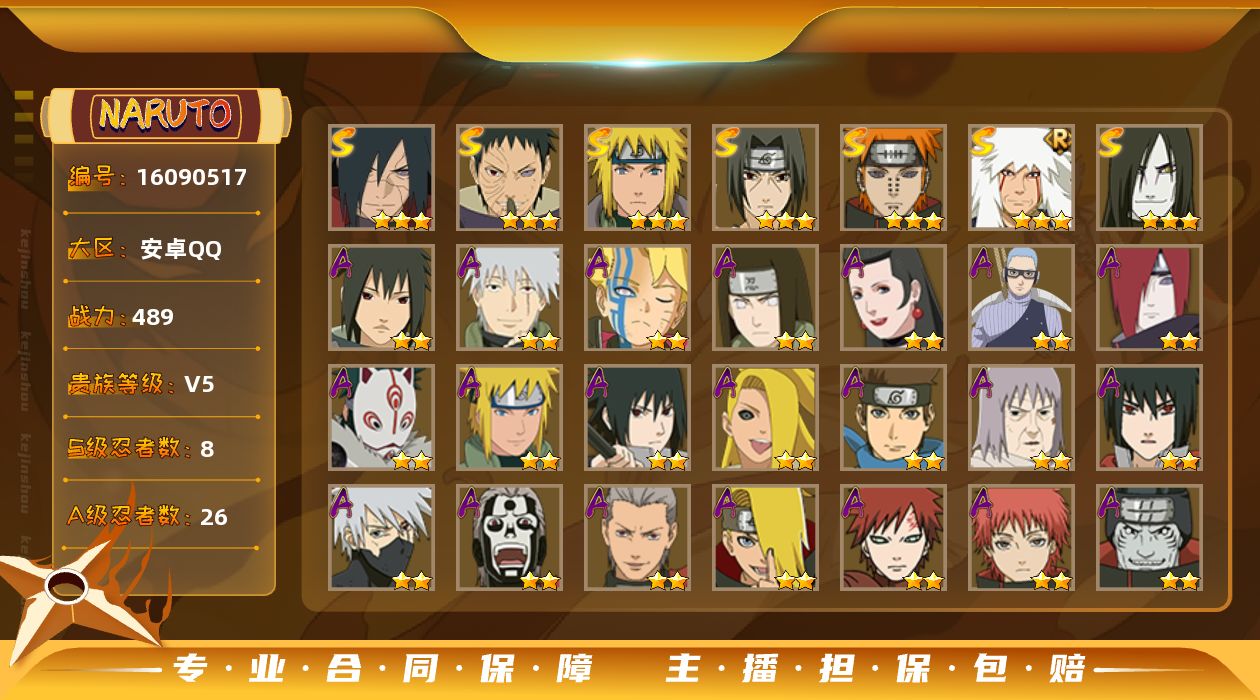1260x700 pixels.
Task: Choose the blue-skinned Kisame portrait
Action: point(1149,537)
